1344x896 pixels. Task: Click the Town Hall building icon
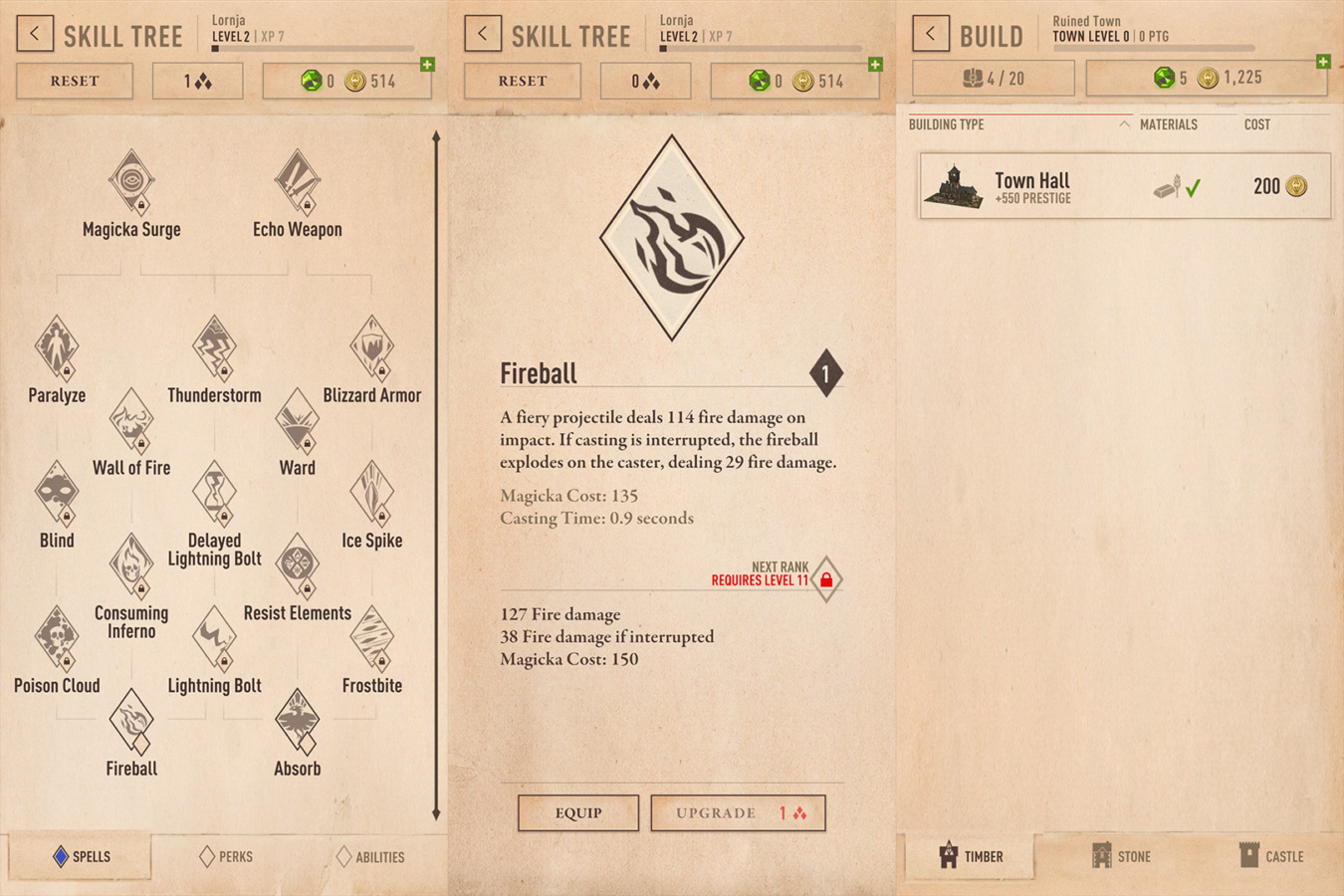(x=953, y=186)
